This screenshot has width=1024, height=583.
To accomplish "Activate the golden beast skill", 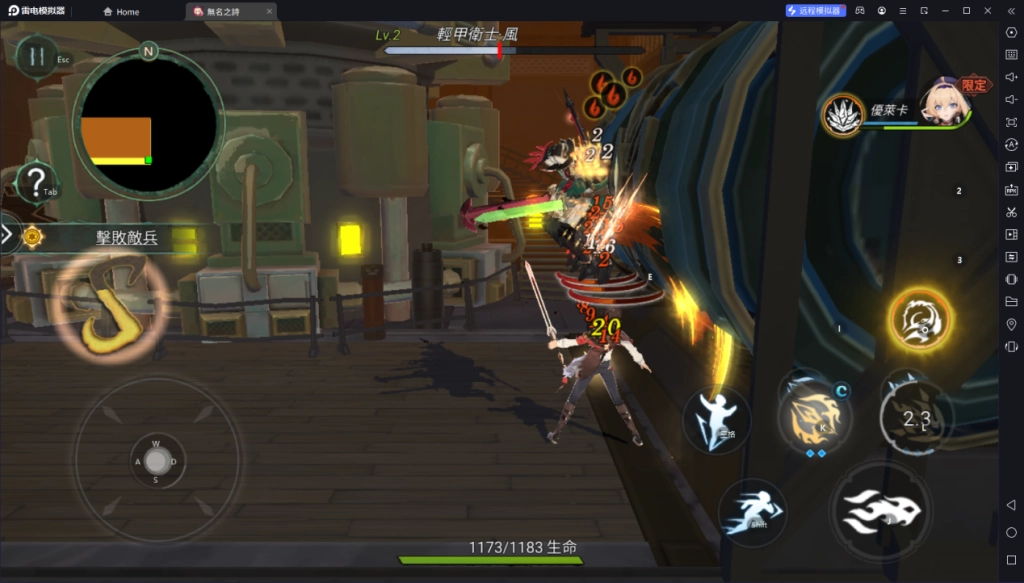I will pos(815,417).
